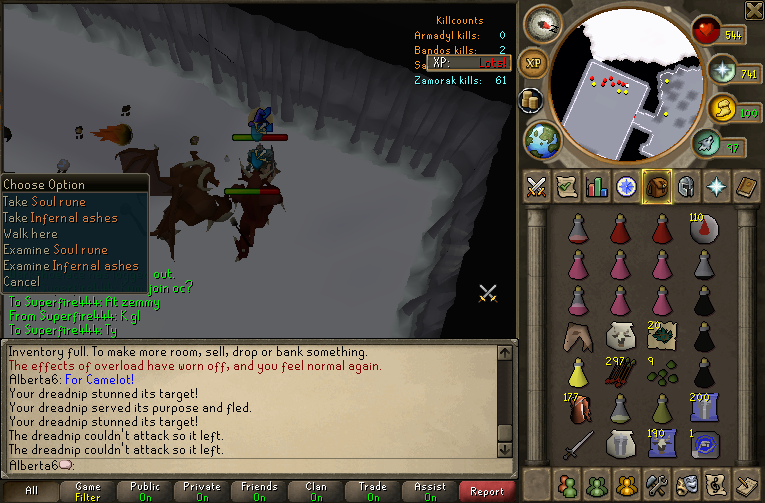765x503 pixels.
Task: Switch to the Combat styles tab
Action: coord(537,187)
